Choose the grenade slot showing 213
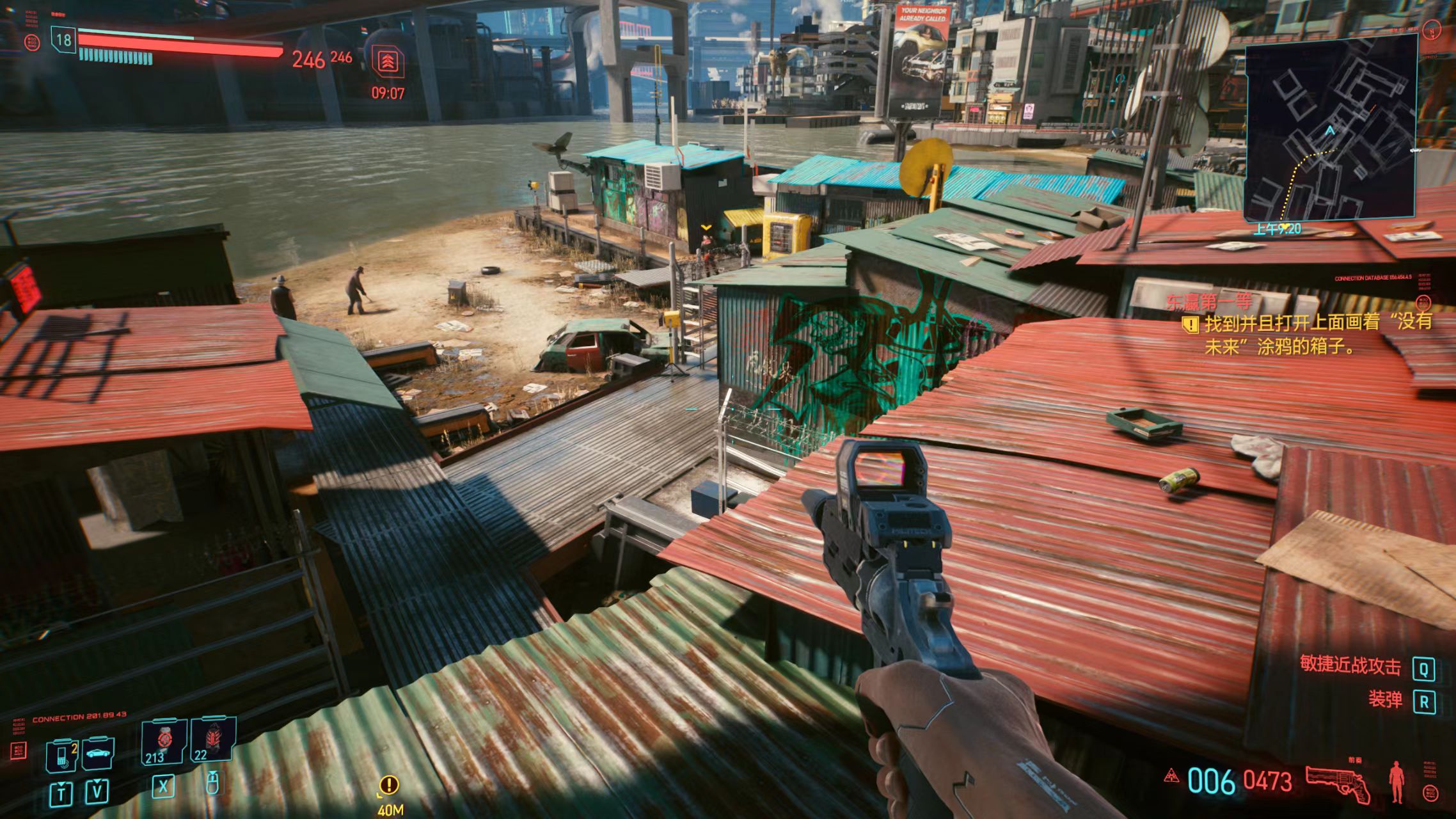The width and height of the screenshot is (1456, 819). tap(164, 742)
